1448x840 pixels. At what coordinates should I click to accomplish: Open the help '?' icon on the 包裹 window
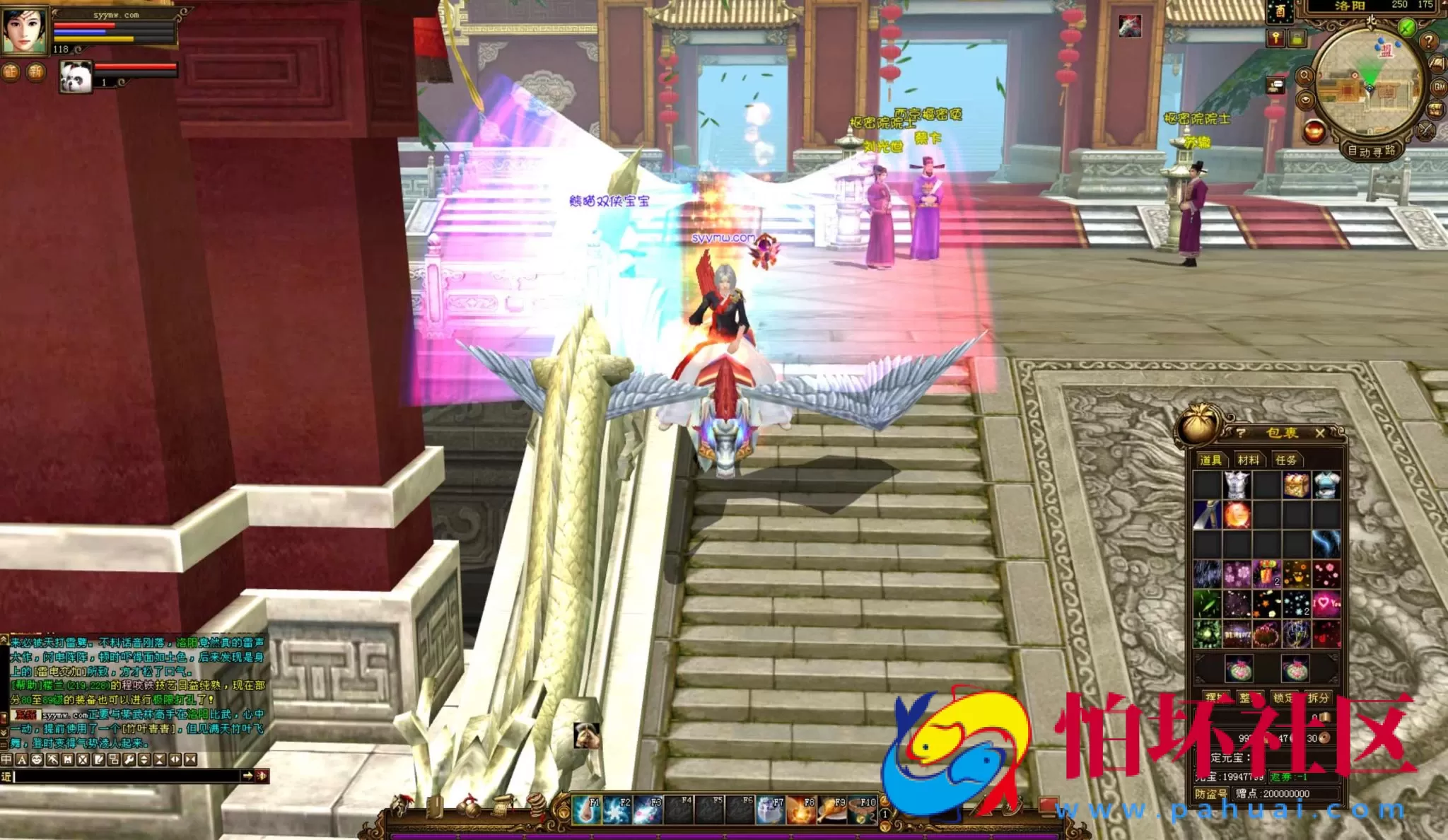pyautogui.click(x=1242, y=433)
